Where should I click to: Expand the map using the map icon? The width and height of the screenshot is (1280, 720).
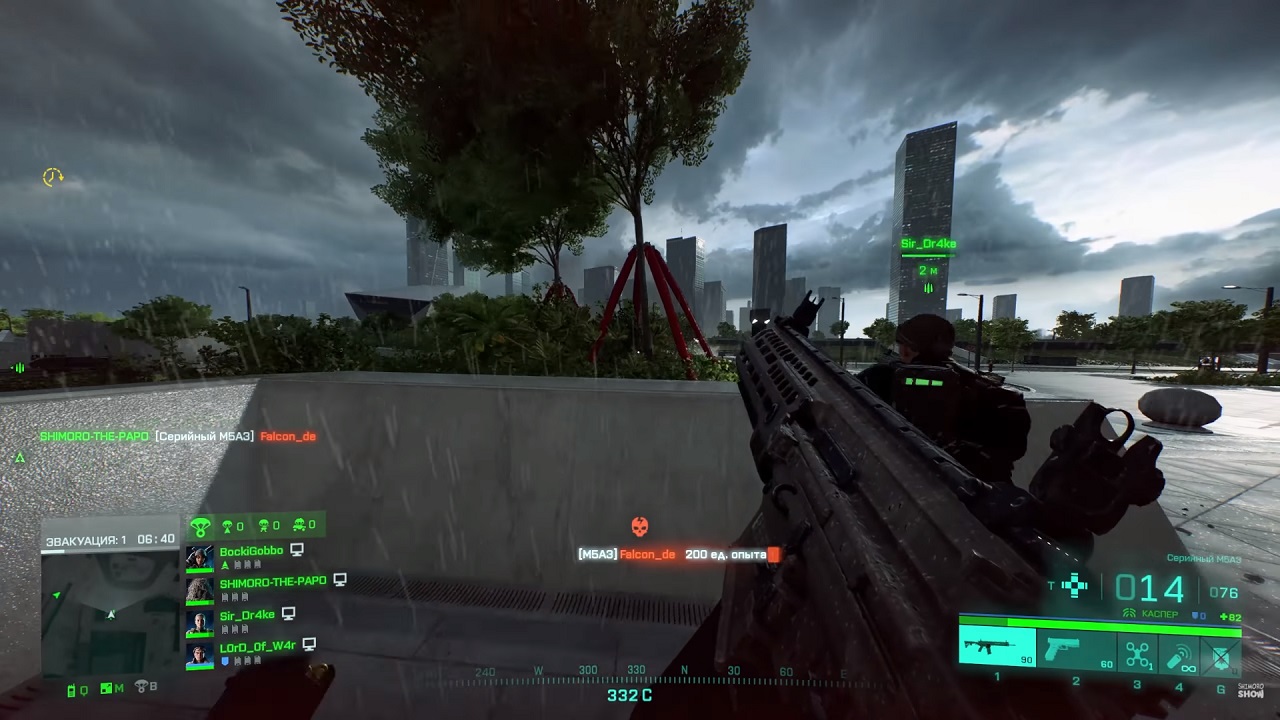point(108,688)
